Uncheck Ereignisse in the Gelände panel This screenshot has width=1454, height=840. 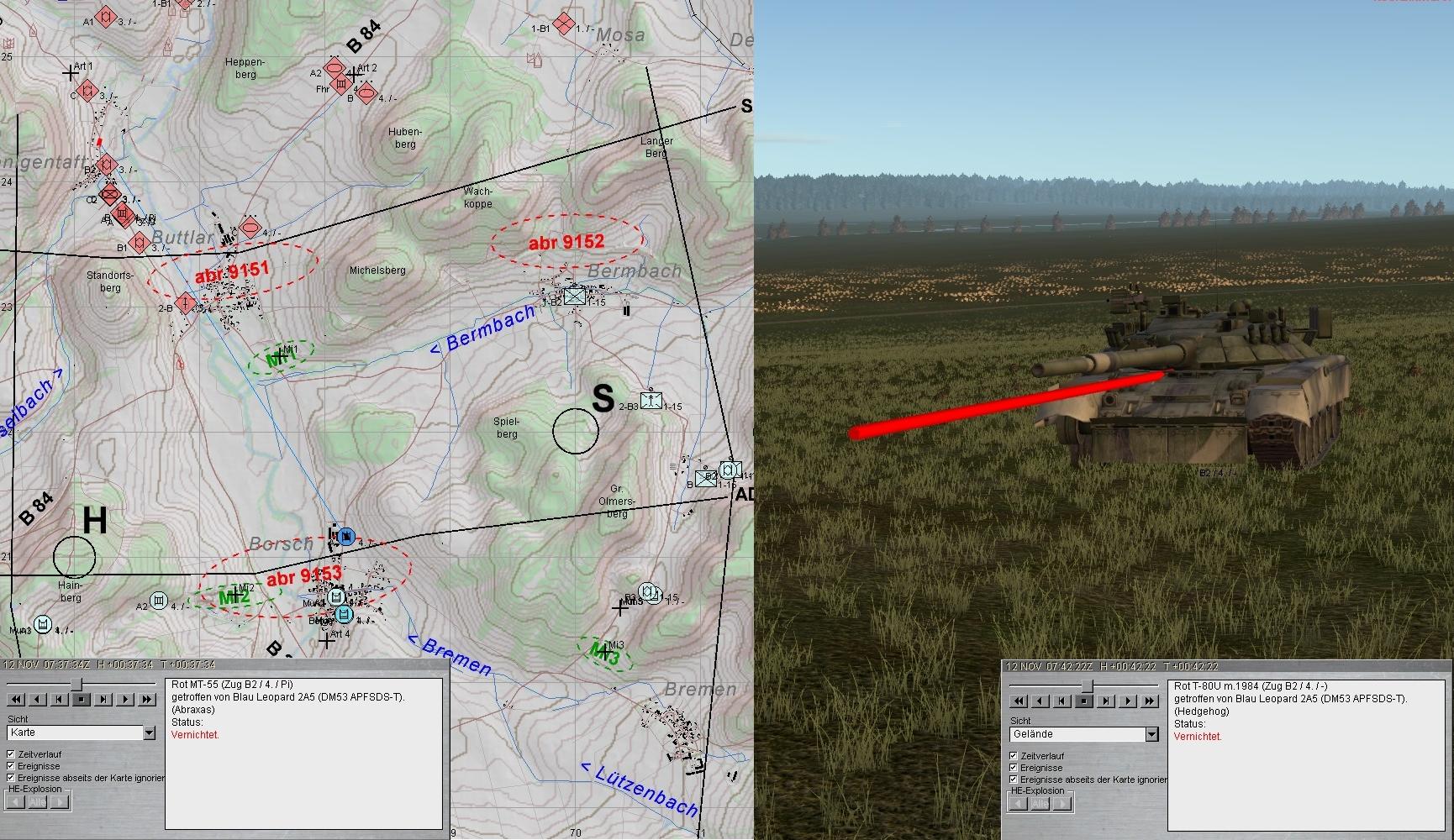1014,768
